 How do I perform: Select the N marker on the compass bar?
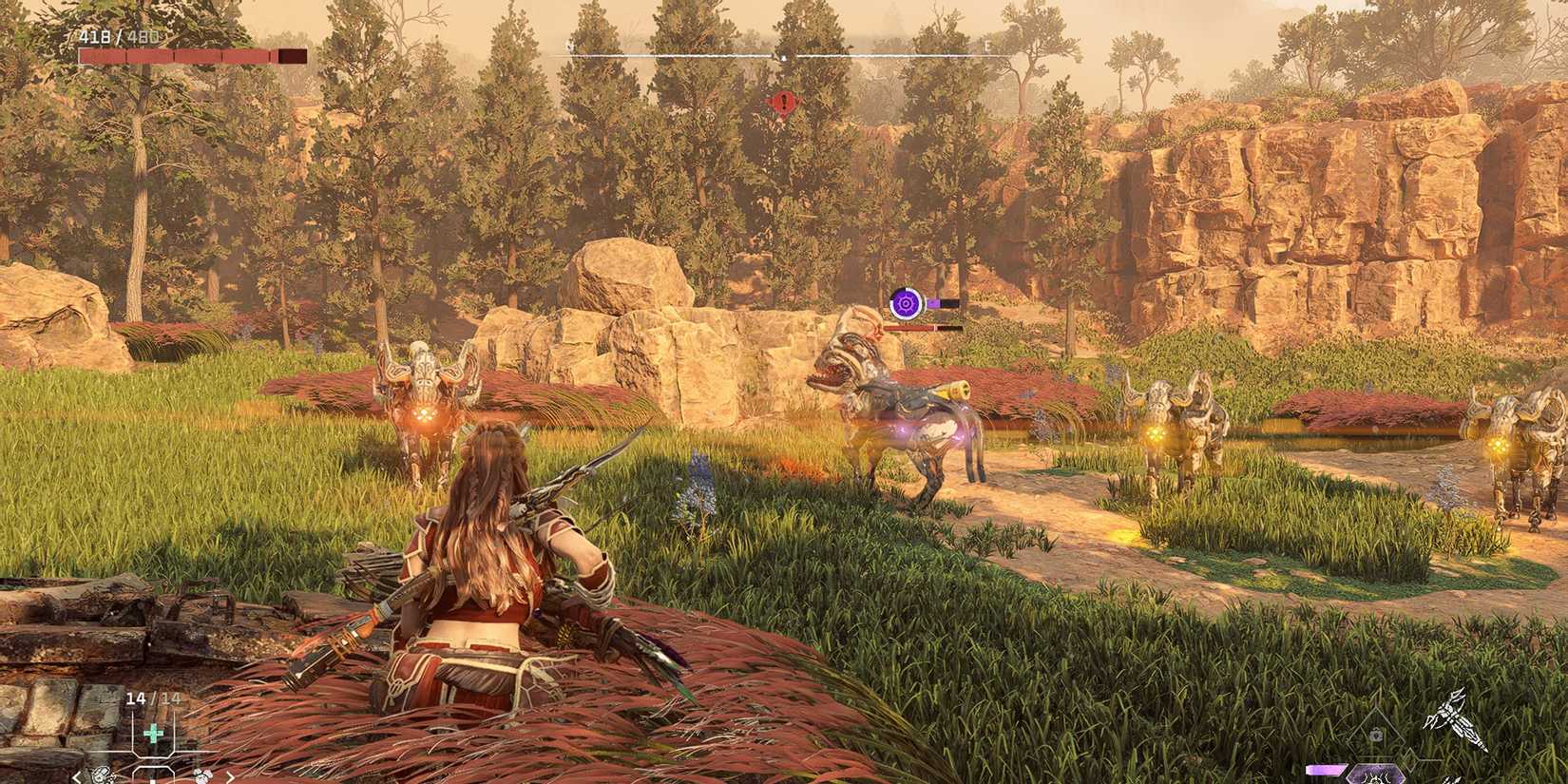point(569,44)
